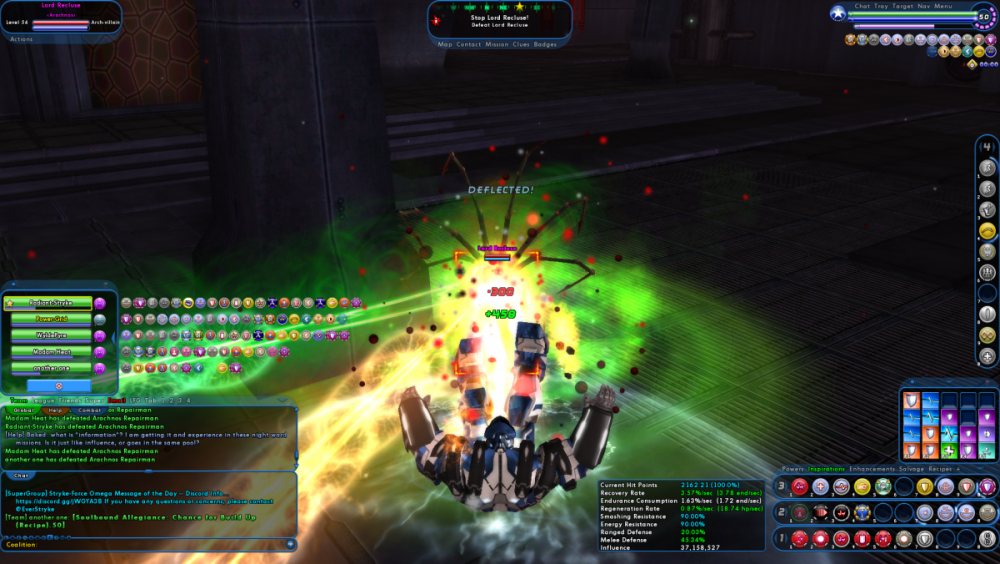Image resolution: width=1000 pixels, height=564 pixels.
Task: Select teammate Power-Grid in team list
Action: tap(51, 319)
